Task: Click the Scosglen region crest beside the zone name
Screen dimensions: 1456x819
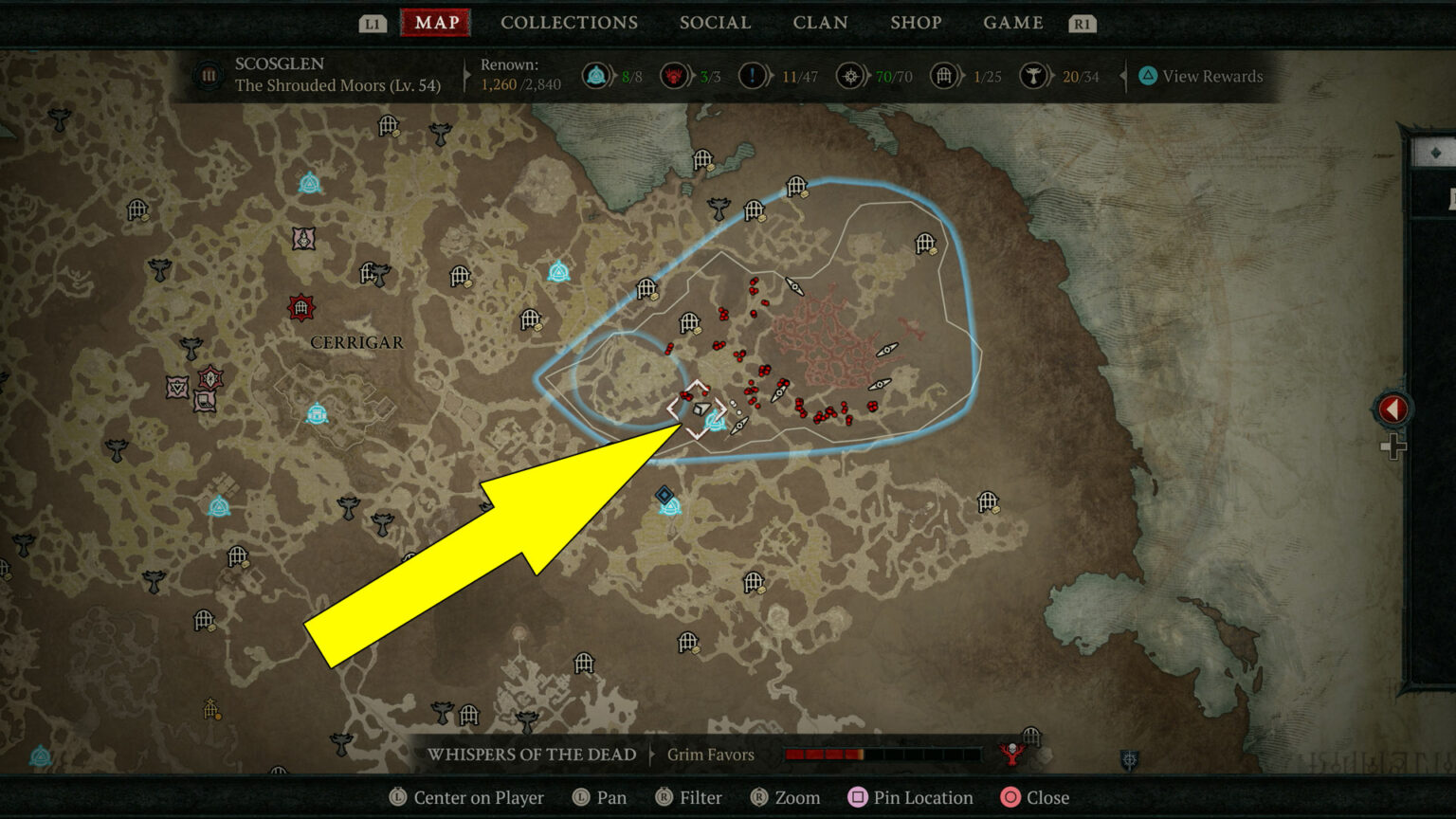Action: (x=208, y=75)
